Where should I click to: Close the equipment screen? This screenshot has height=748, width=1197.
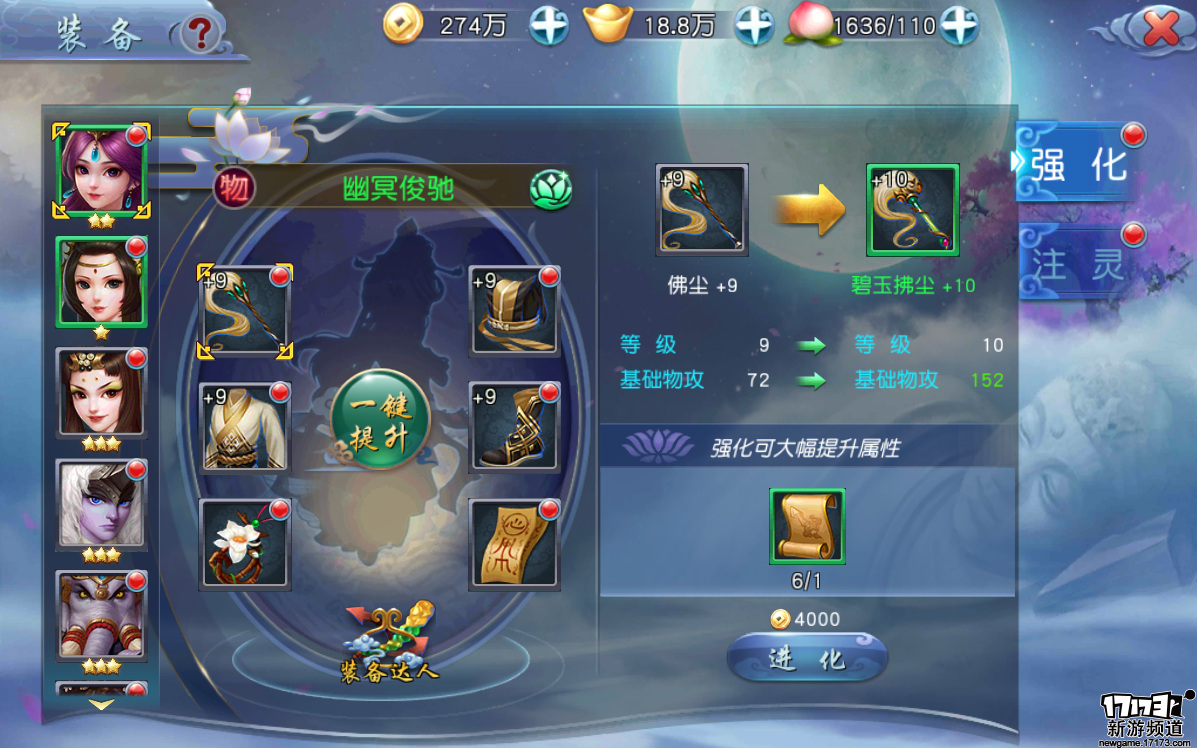point(1160,30)
